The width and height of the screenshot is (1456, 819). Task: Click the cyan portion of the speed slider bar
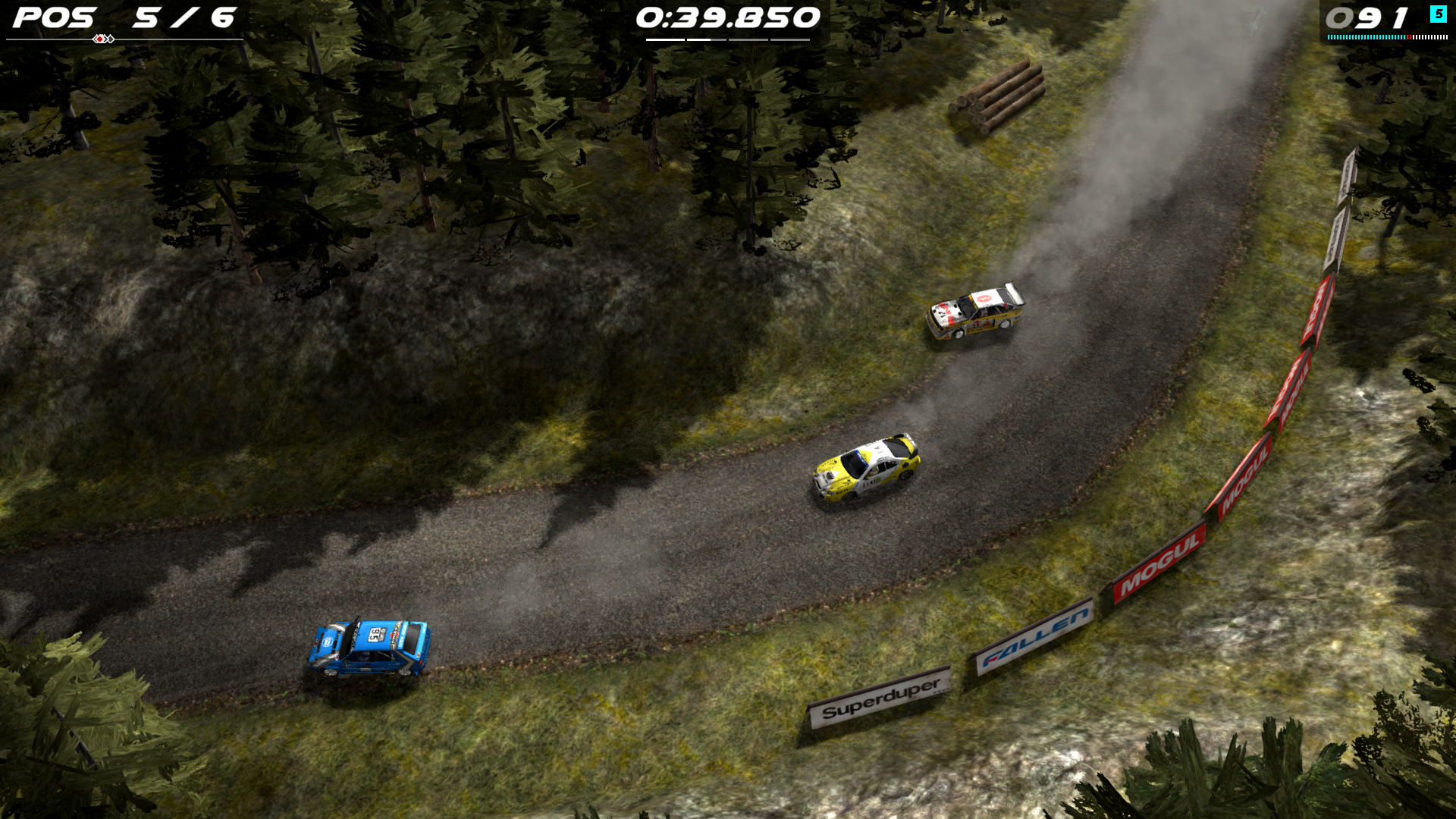tap(1365, 37)
